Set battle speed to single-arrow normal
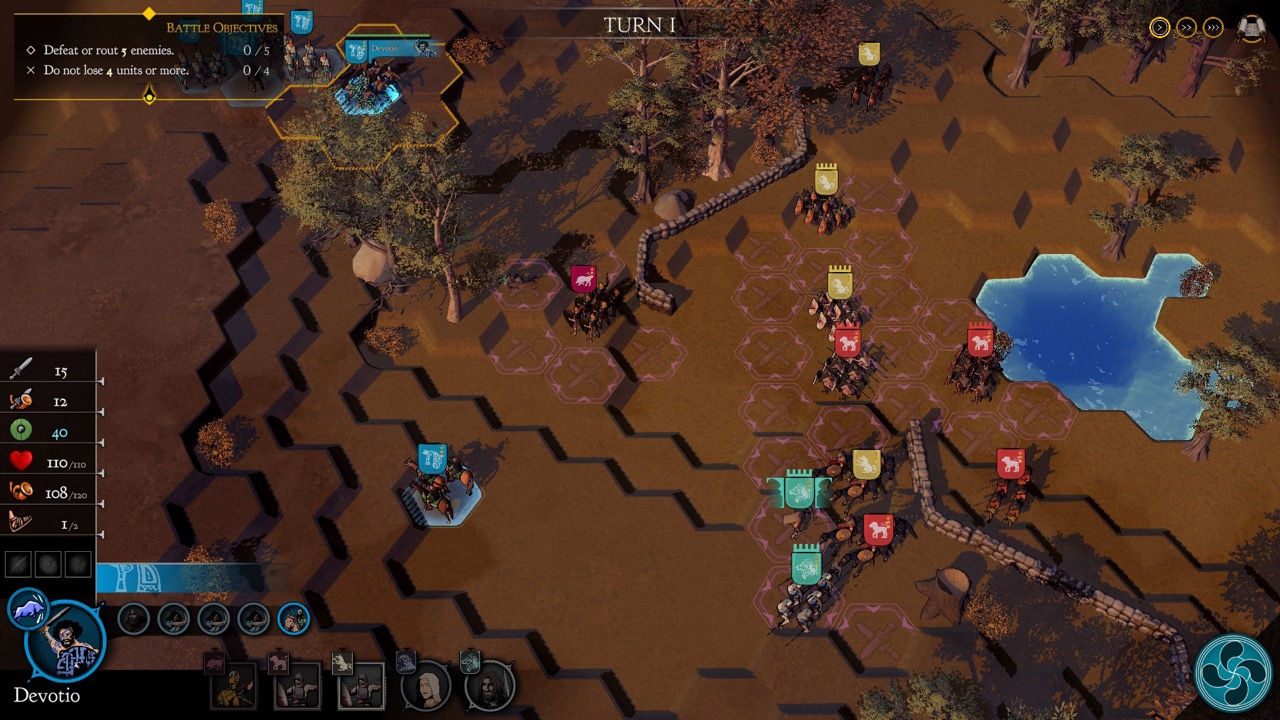Screen dimensions: 1280x720 coord(1159,28)
